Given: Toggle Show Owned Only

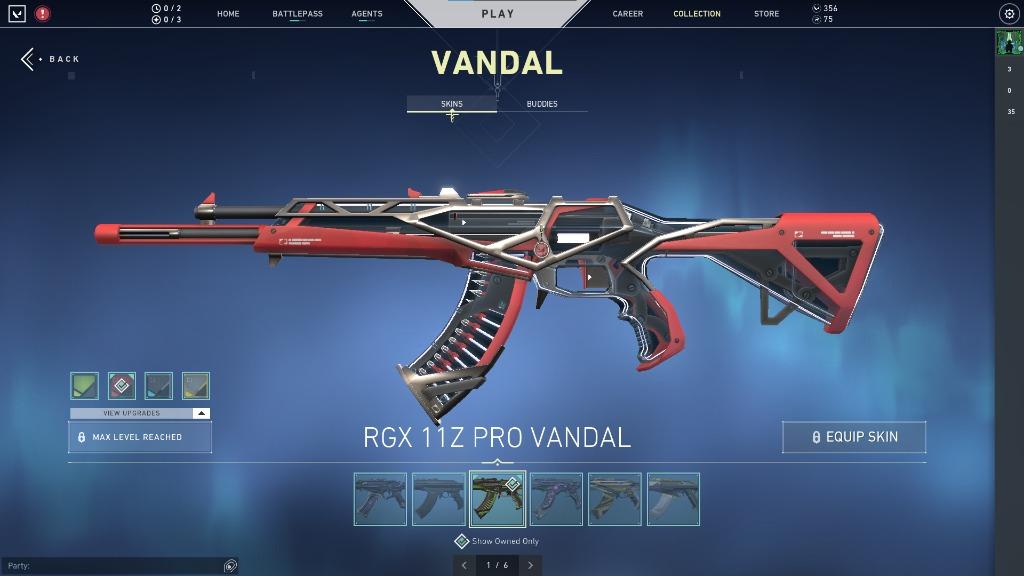Looking at the screenshot, I should coord(462,541).
